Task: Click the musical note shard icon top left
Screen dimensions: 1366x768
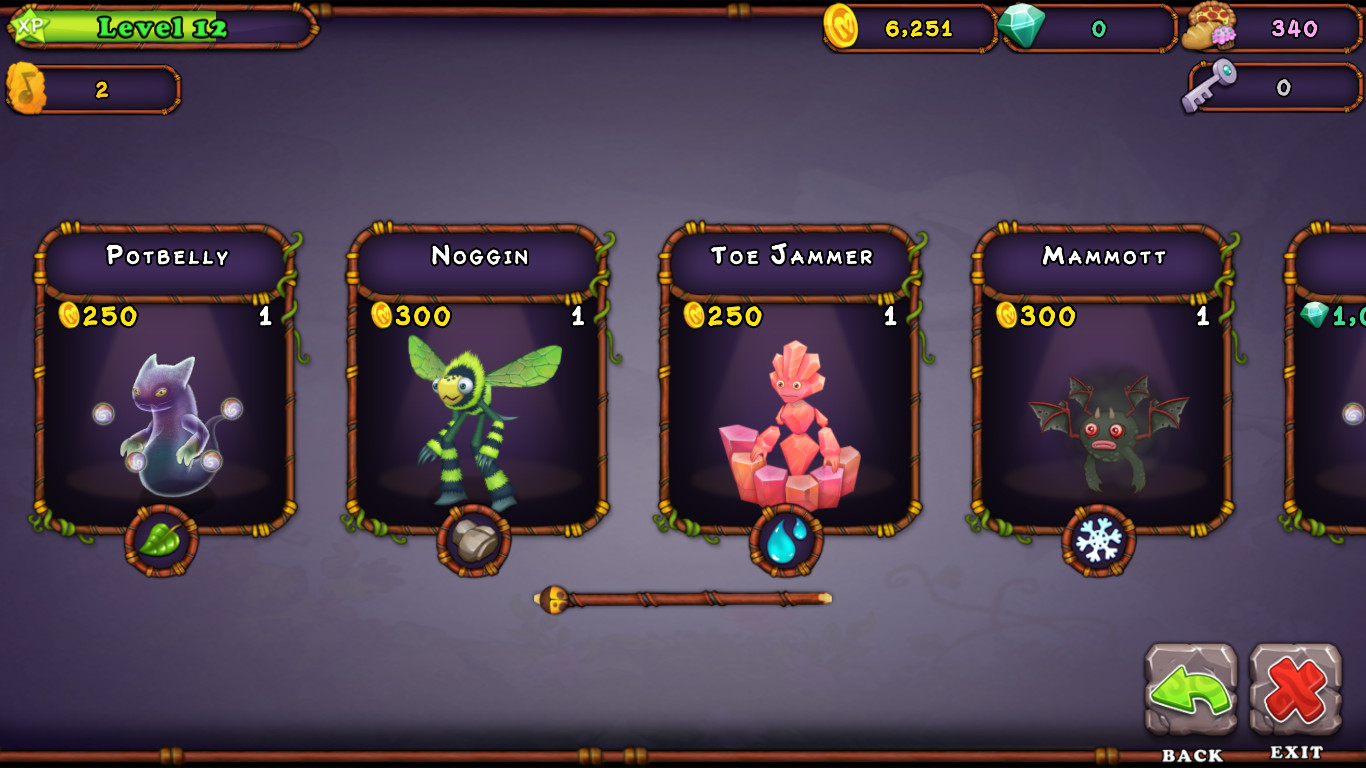Action: point(25,88)
